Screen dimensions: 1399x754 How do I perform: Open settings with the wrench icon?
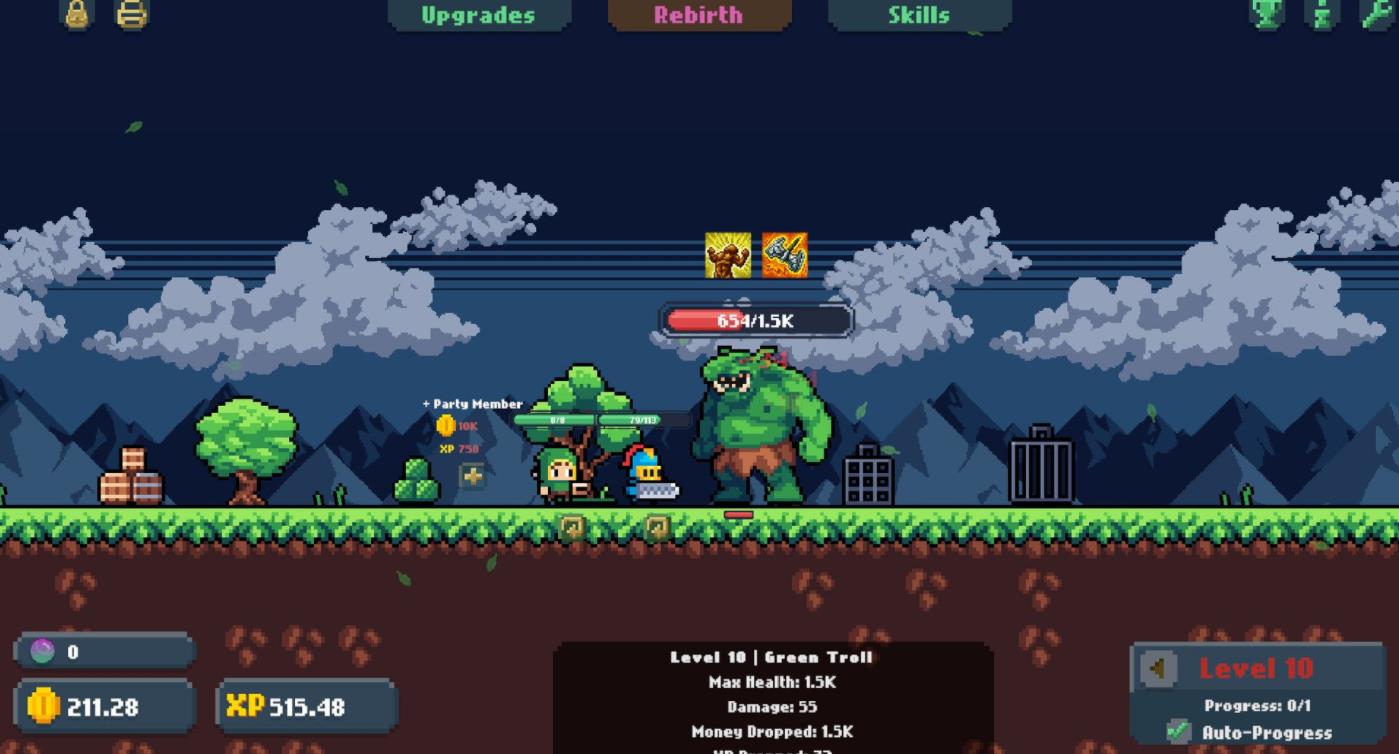coord(1376,14)
